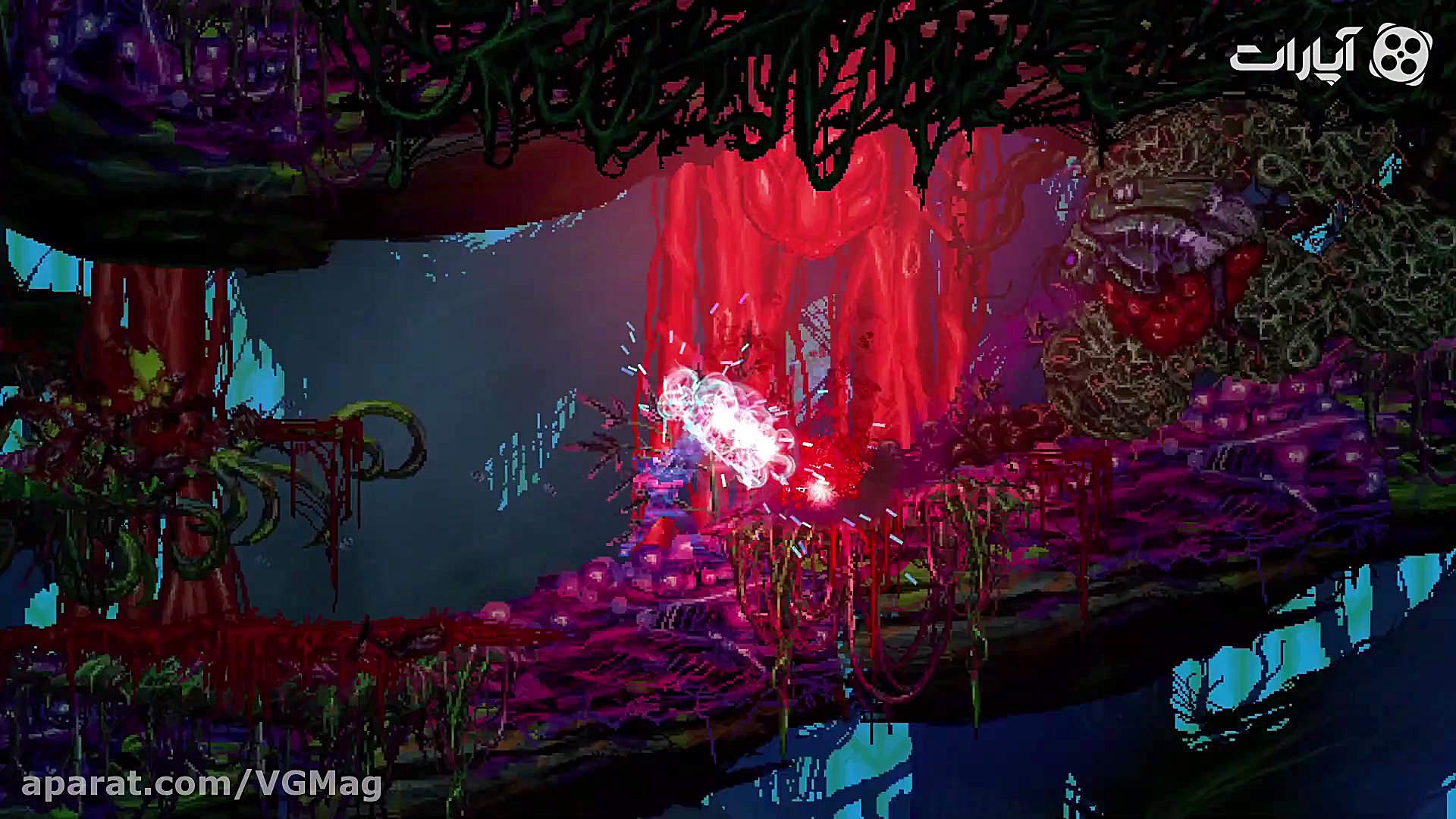Open the aparat.com/VGMag channel link
1456x819 pixels.
click(202, 785)
